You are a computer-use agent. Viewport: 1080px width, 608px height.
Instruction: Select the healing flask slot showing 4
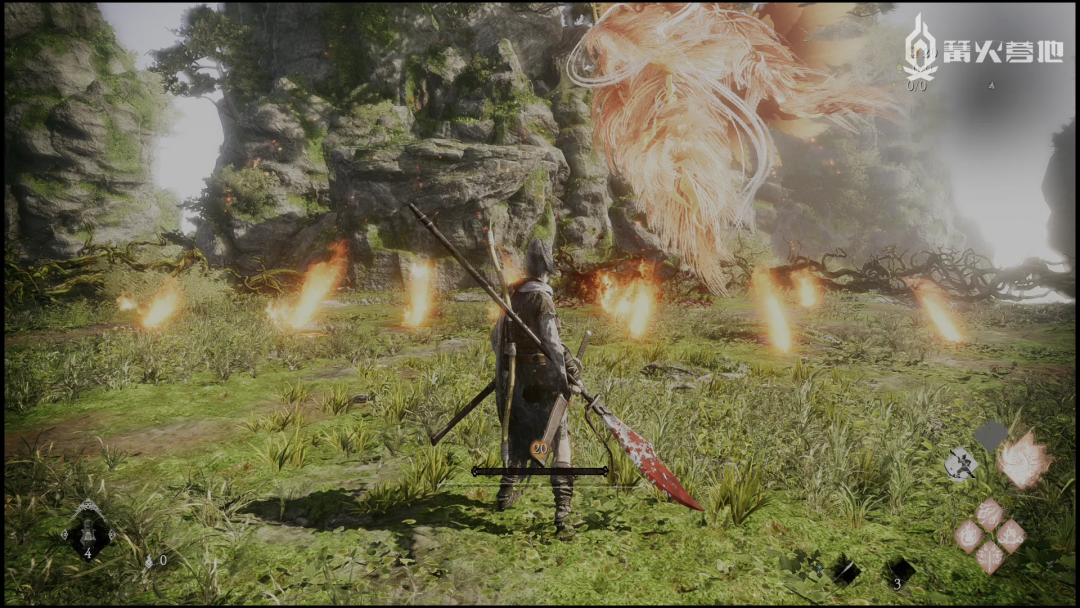pyautogui.click(x=88, y=531)
